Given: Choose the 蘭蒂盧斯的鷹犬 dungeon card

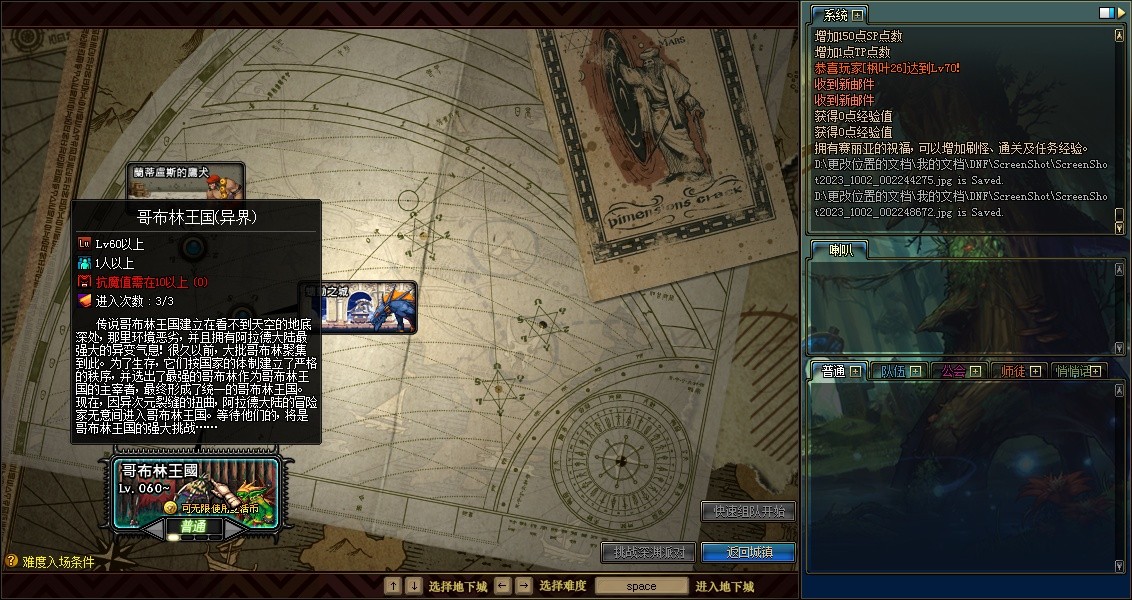Looking at the screenshot, I should 186,180.
